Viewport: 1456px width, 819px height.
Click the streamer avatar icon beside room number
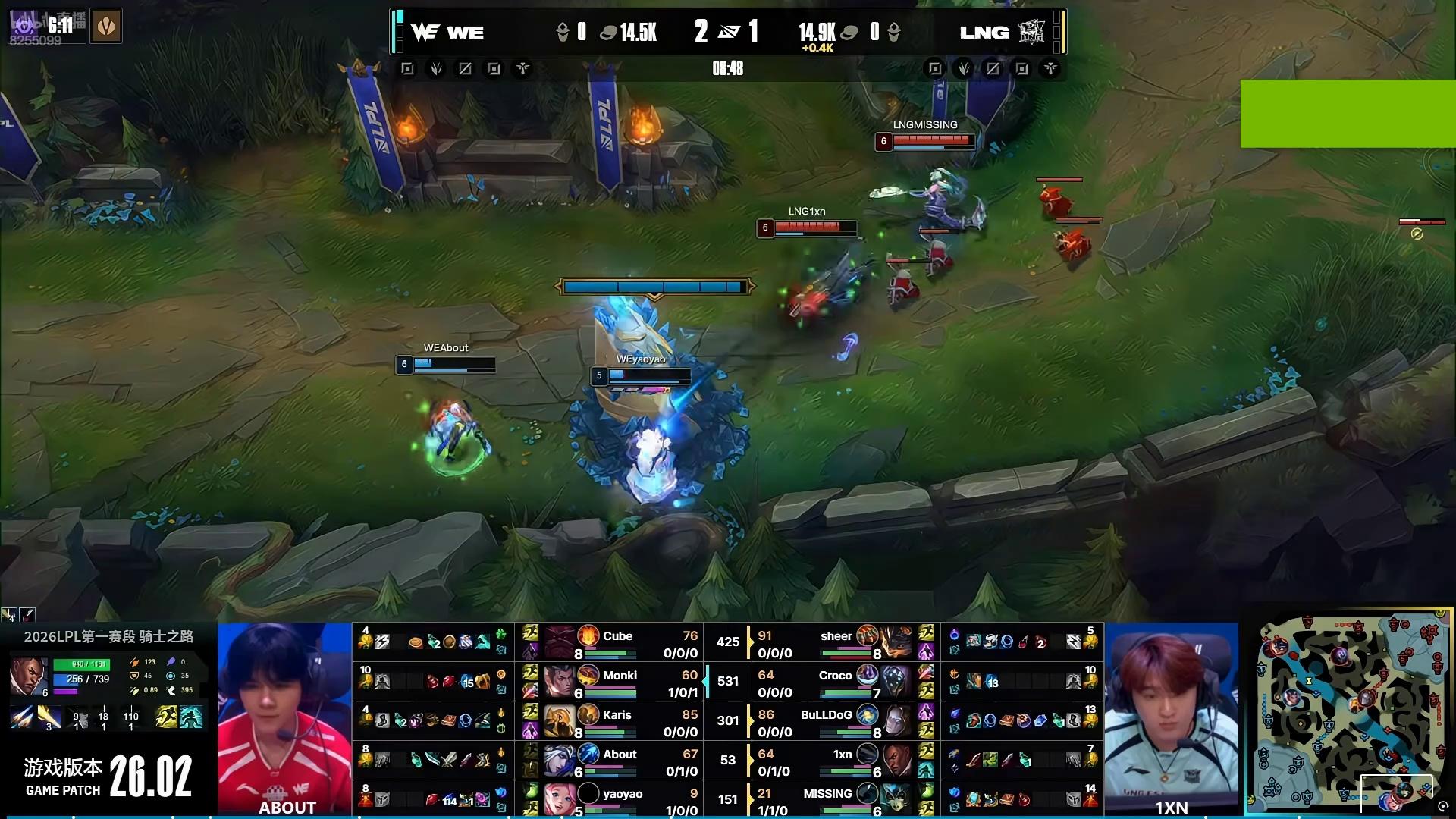pyautogui.click(x=107, y=26)
